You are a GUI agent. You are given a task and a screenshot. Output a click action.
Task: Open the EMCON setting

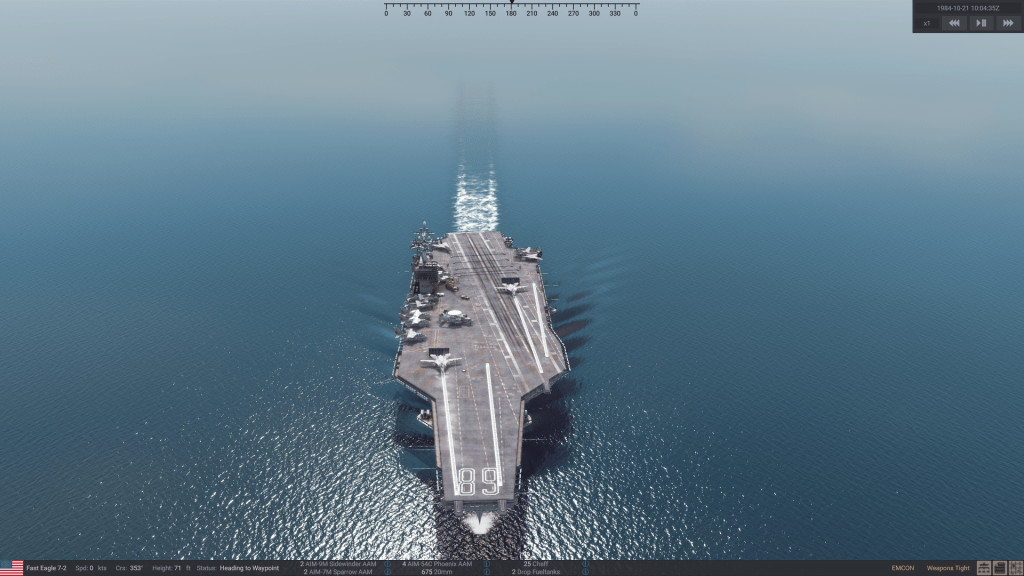click(x=902, y=568)
